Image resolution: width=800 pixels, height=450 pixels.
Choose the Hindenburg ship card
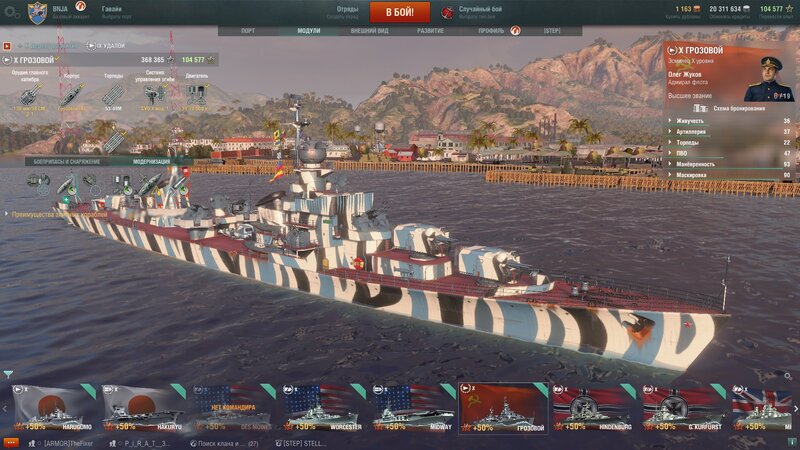590,408
